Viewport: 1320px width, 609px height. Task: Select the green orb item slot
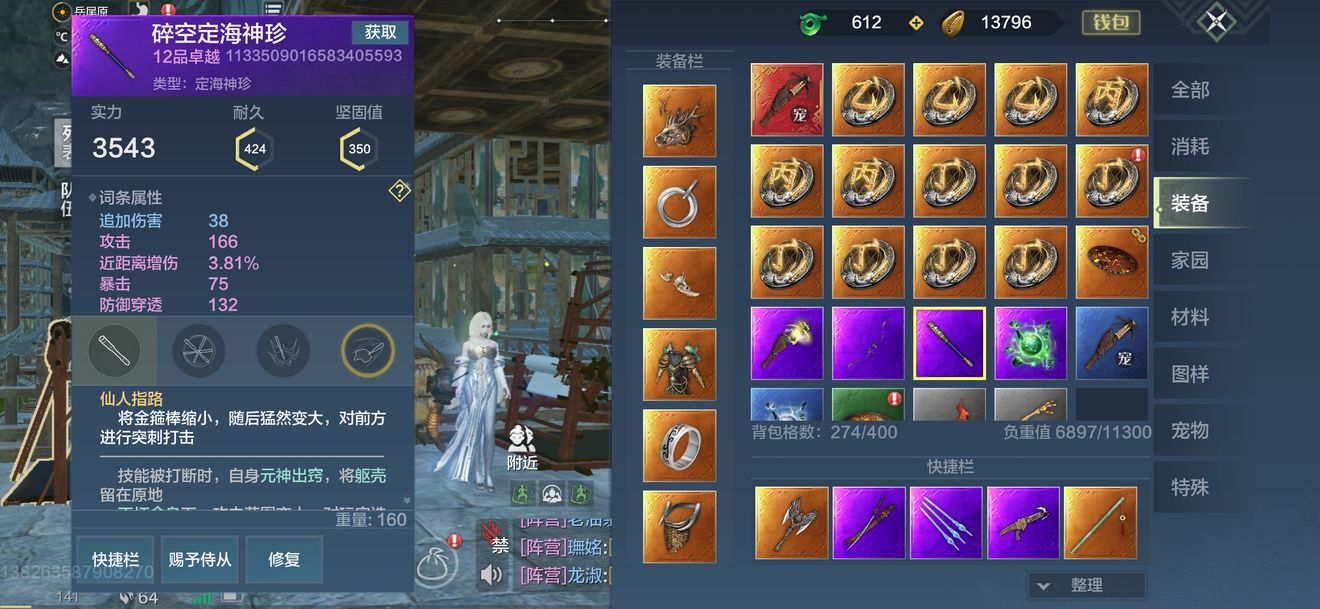click(1030, 343)
